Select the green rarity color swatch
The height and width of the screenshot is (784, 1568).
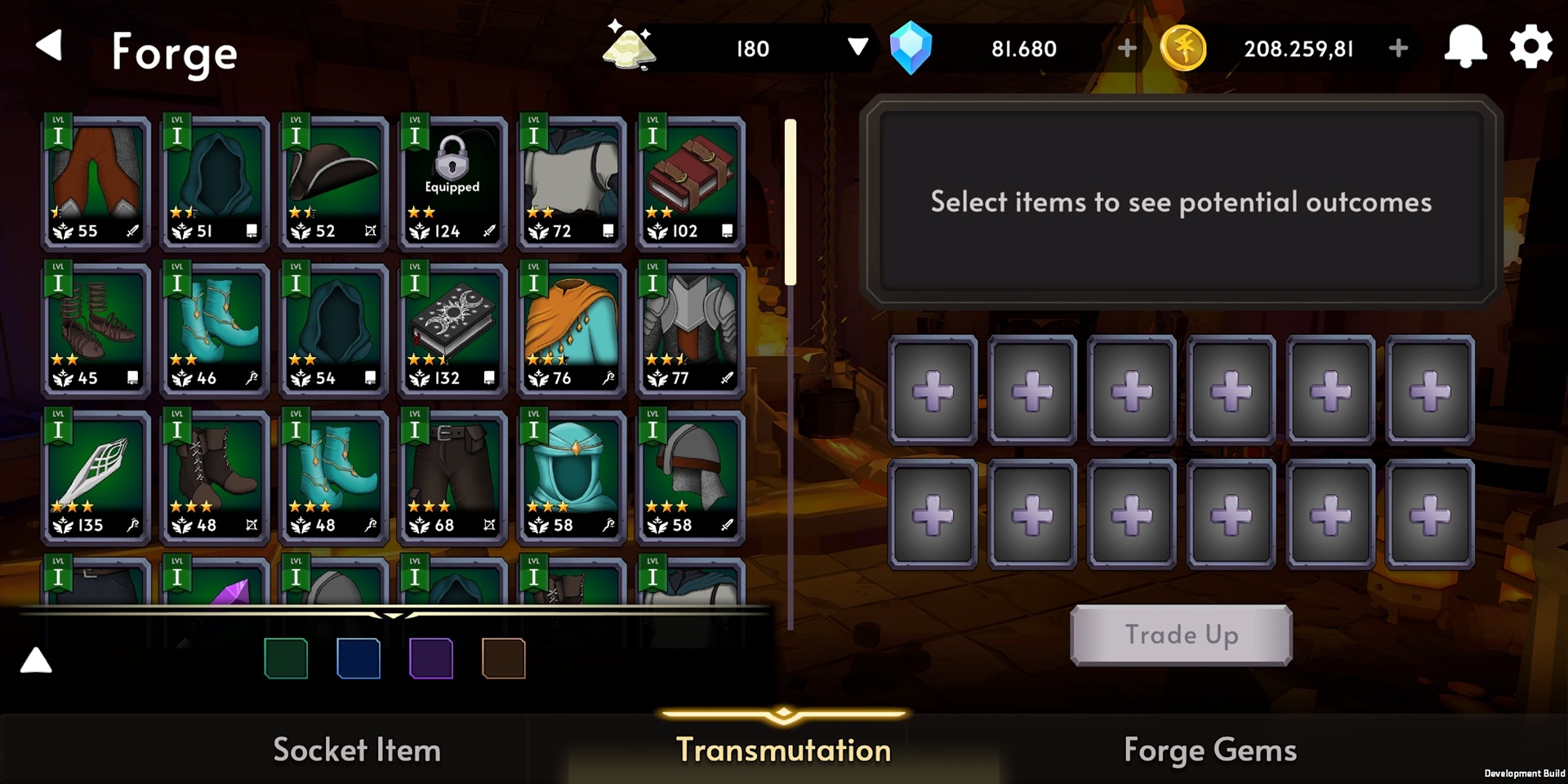[286, 658]
